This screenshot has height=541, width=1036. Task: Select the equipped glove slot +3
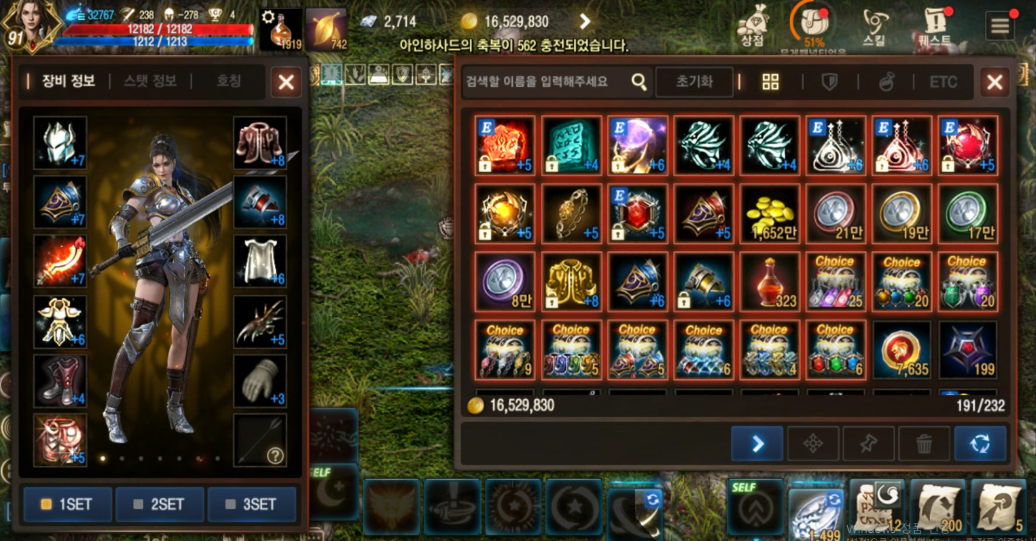pos(260,380)
